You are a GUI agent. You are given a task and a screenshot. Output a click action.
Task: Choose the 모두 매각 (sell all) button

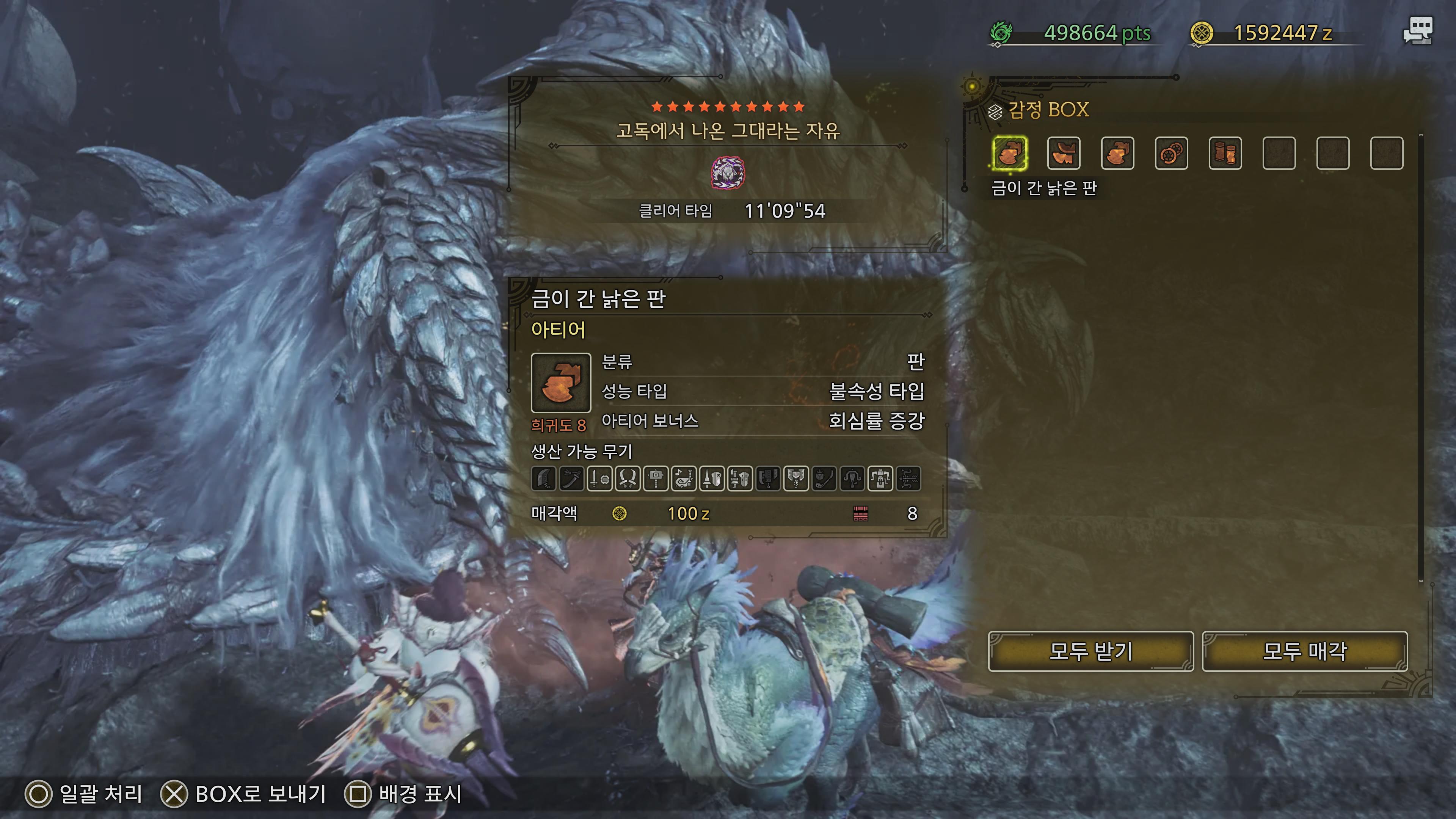click(x=1304, y=651)
